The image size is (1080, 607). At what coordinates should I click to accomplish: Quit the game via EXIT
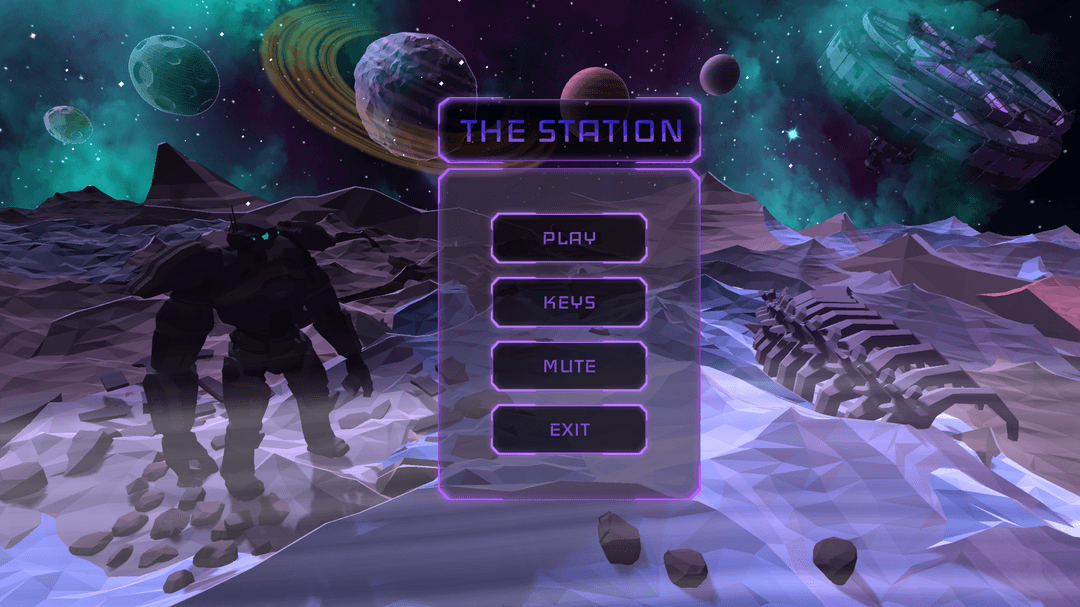569,430
